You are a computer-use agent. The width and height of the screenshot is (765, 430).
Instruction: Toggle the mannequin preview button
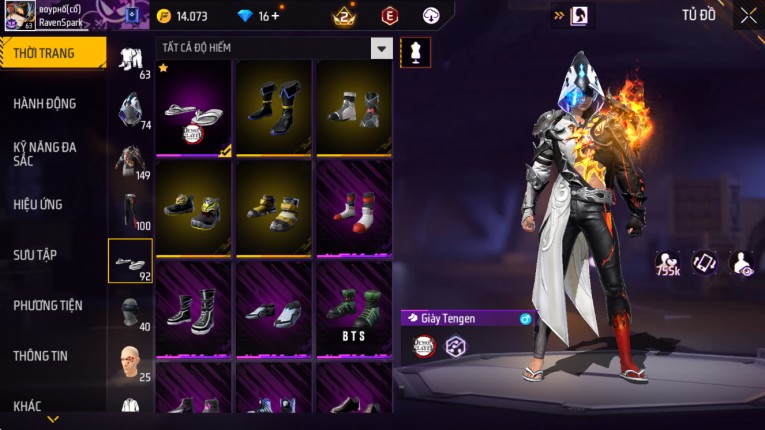415,52
